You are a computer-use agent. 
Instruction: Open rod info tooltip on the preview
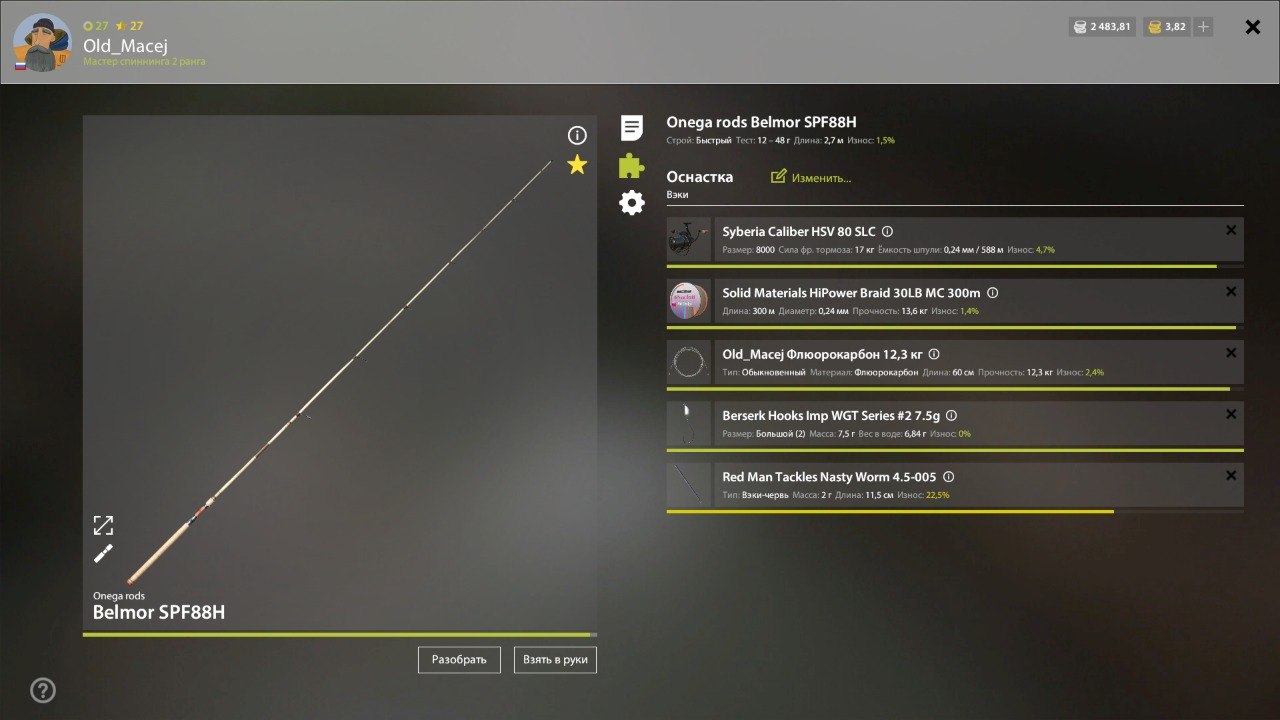[576, 134]
